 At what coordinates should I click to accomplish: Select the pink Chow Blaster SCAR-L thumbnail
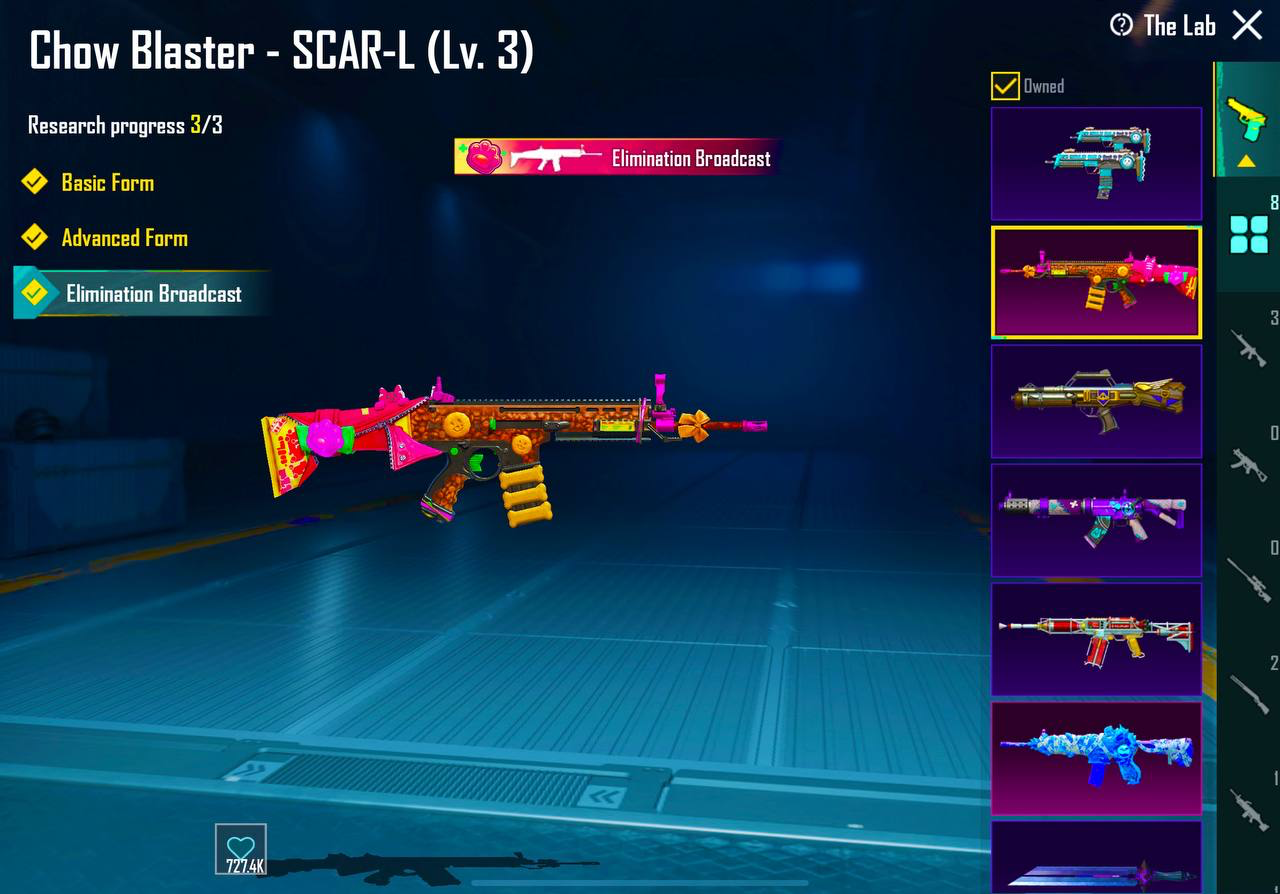click(x=1096, y=282)
